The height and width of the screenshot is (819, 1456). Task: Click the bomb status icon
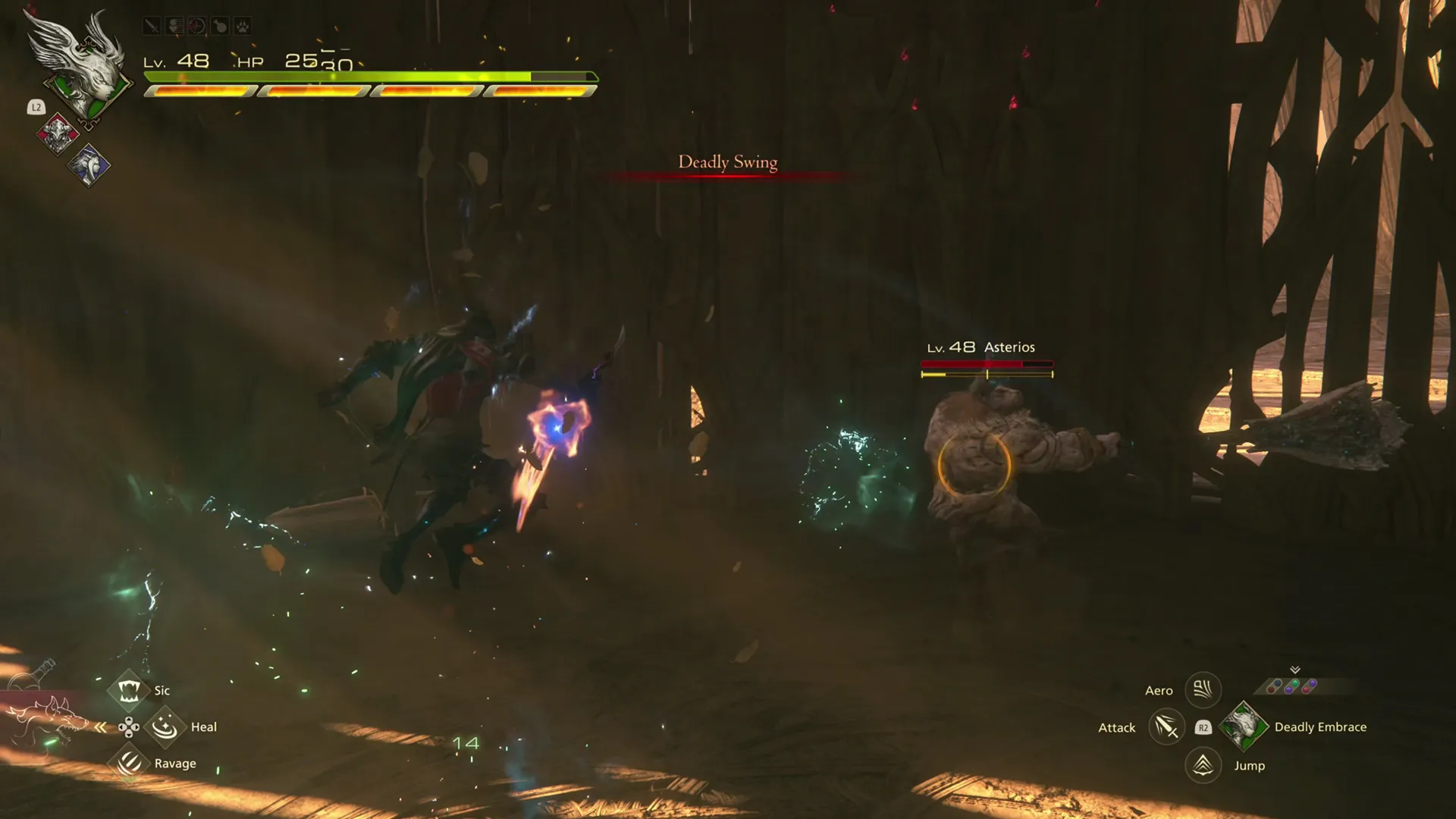218,26
